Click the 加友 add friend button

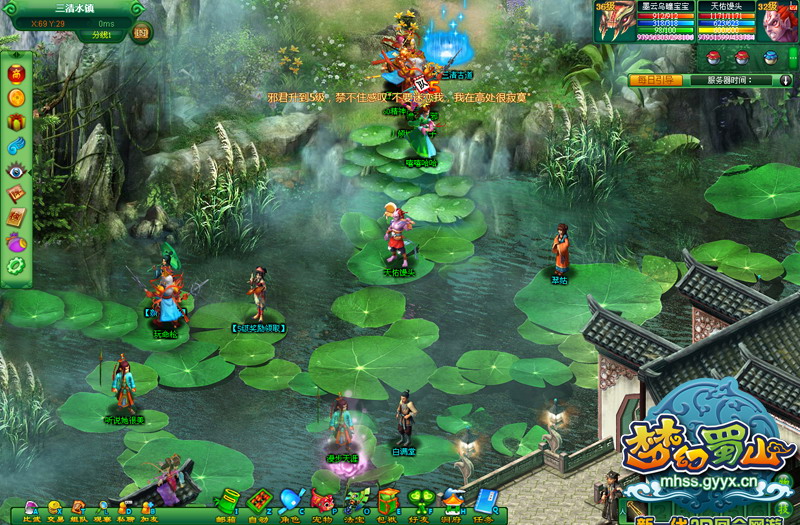149,510
